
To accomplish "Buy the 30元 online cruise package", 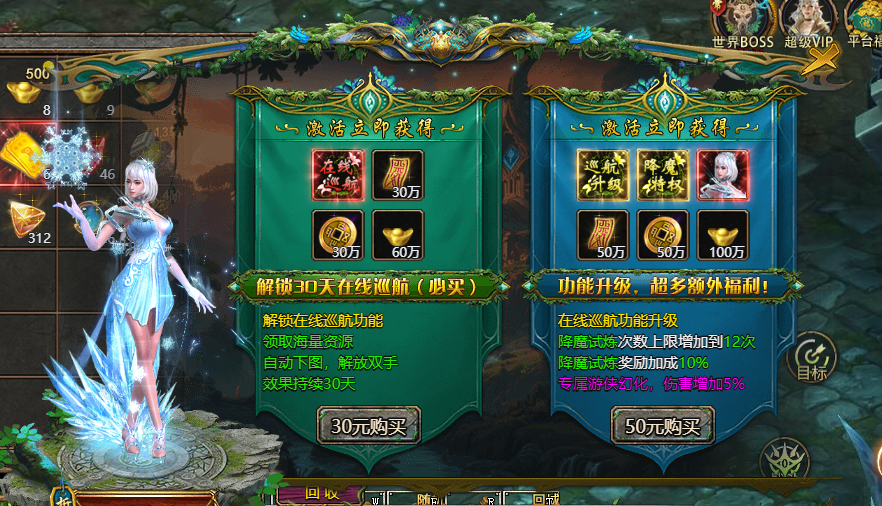I will click(x=369, y=426).
